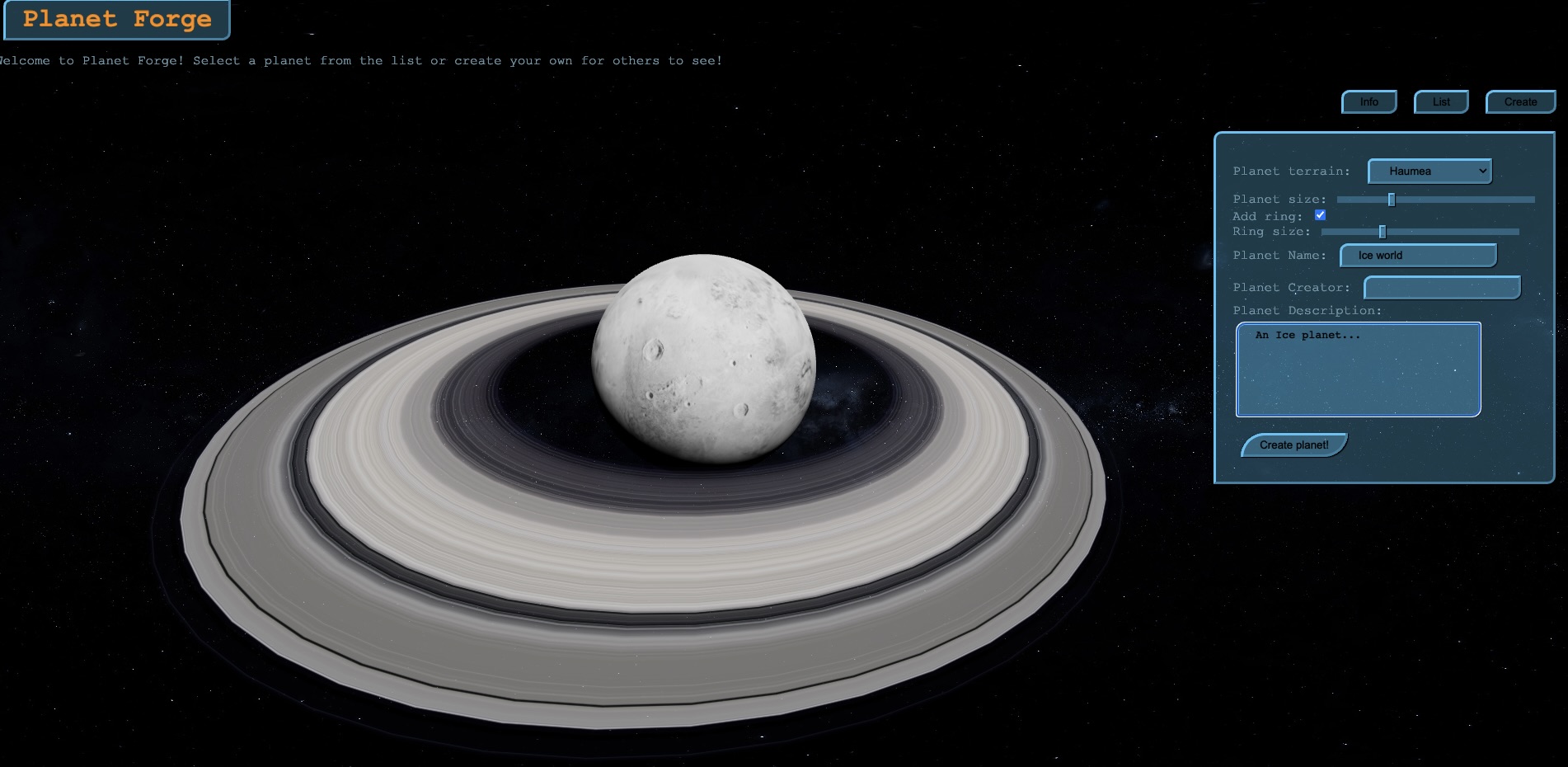Expand terrain options via the dropdown chevron

[x=1481, y=171]
